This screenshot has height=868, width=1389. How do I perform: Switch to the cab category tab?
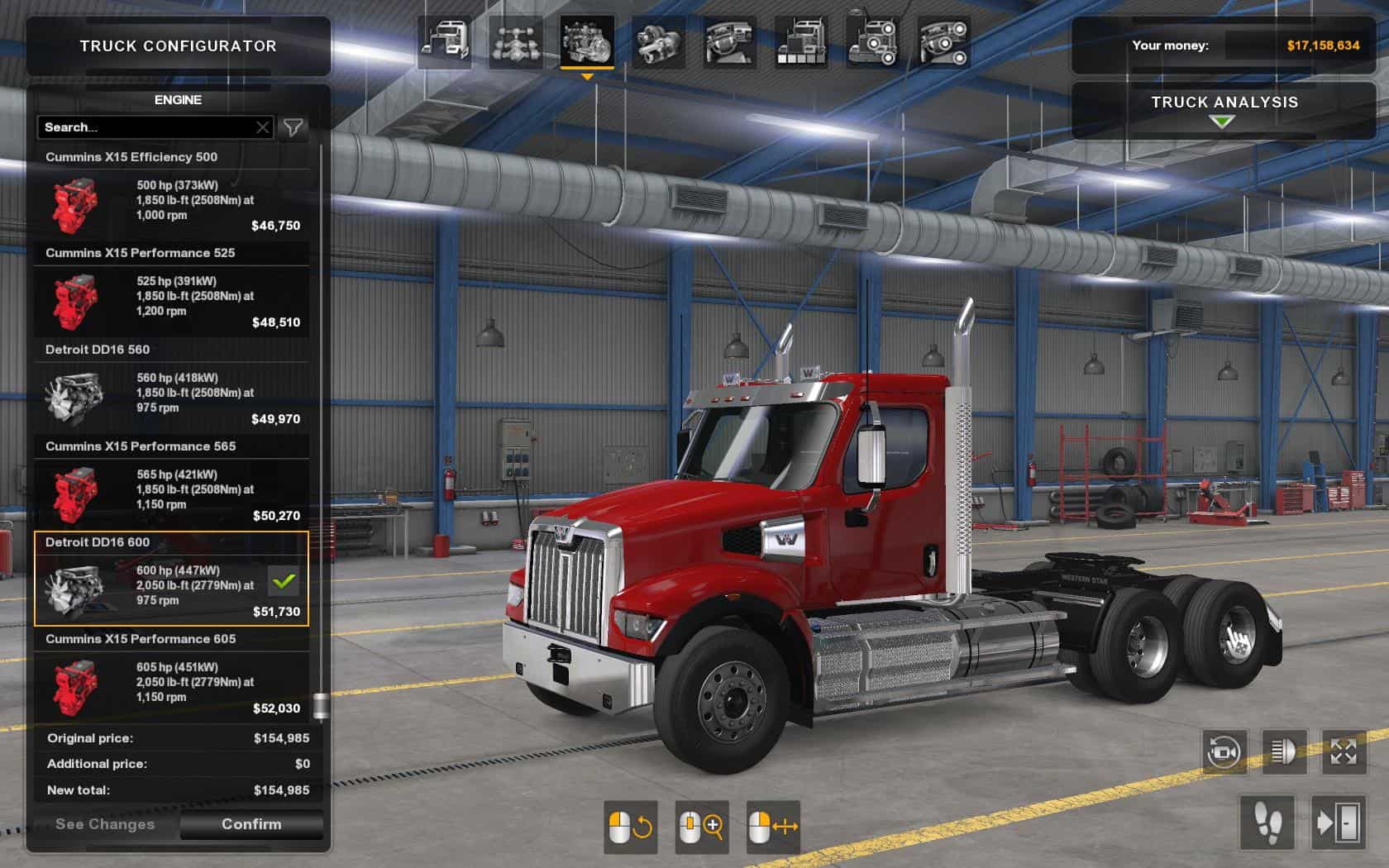(445, 41)
